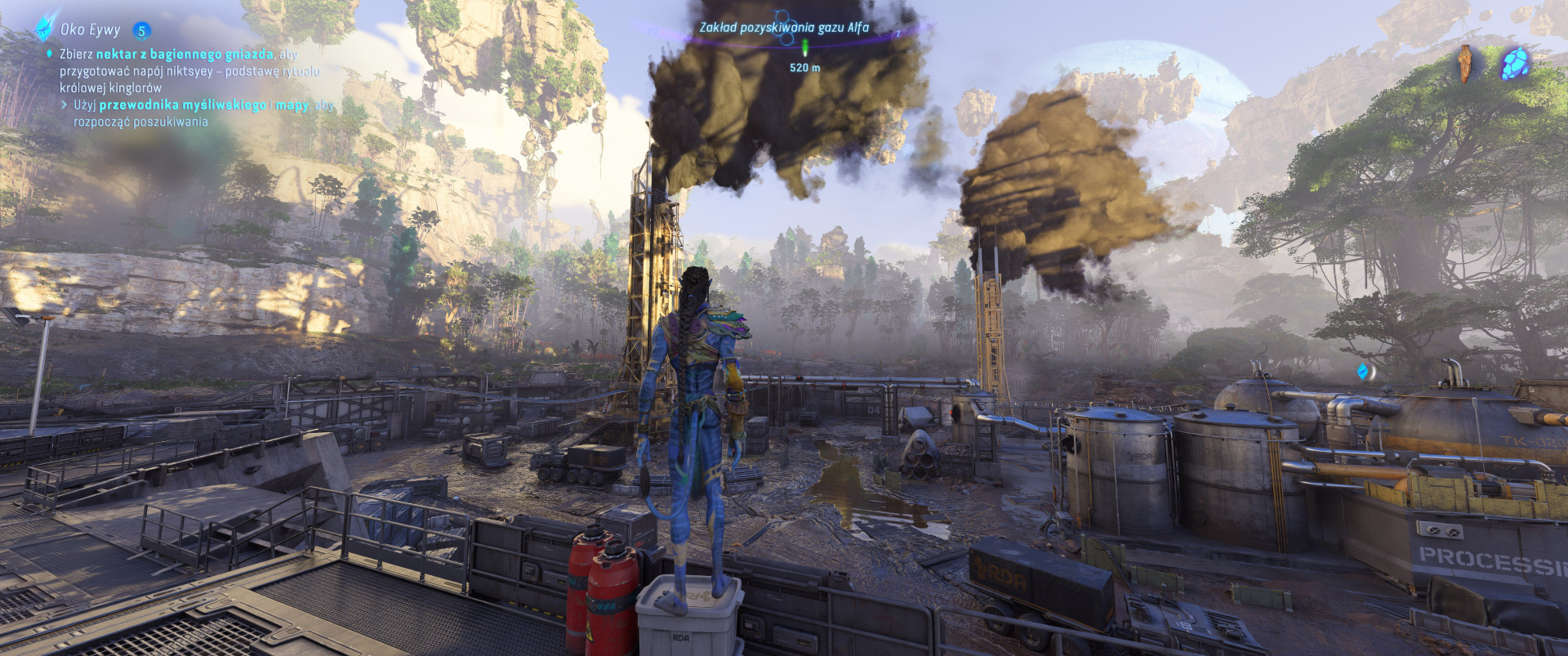Select the blue quest waypoint marker
Screen dimensions: 1568x656
pos(1363,372)
